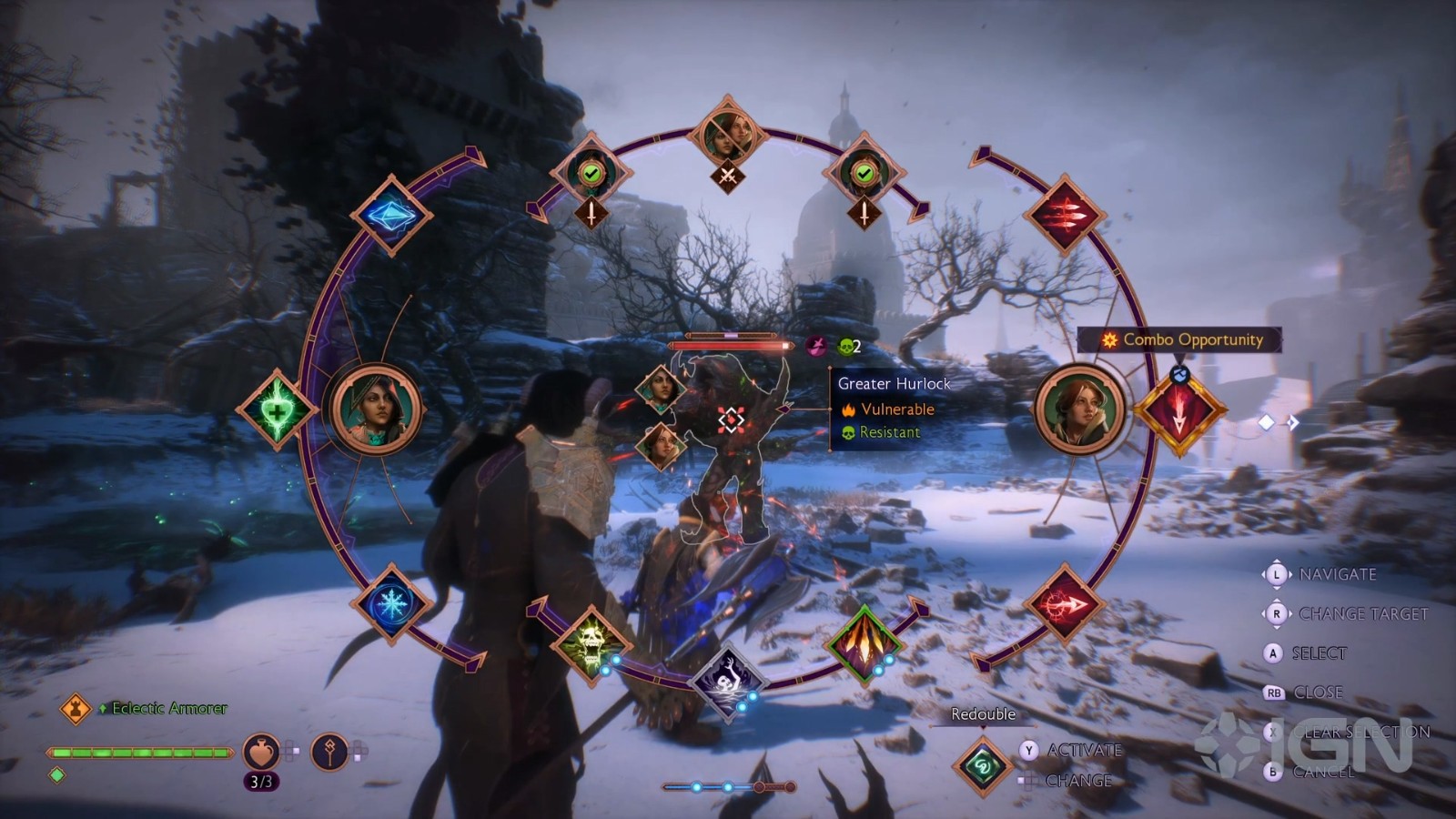Viewport: 1456px width, 819px height.
Task: Use the healing potion slot showing 3/3
Action: (260, 753)
